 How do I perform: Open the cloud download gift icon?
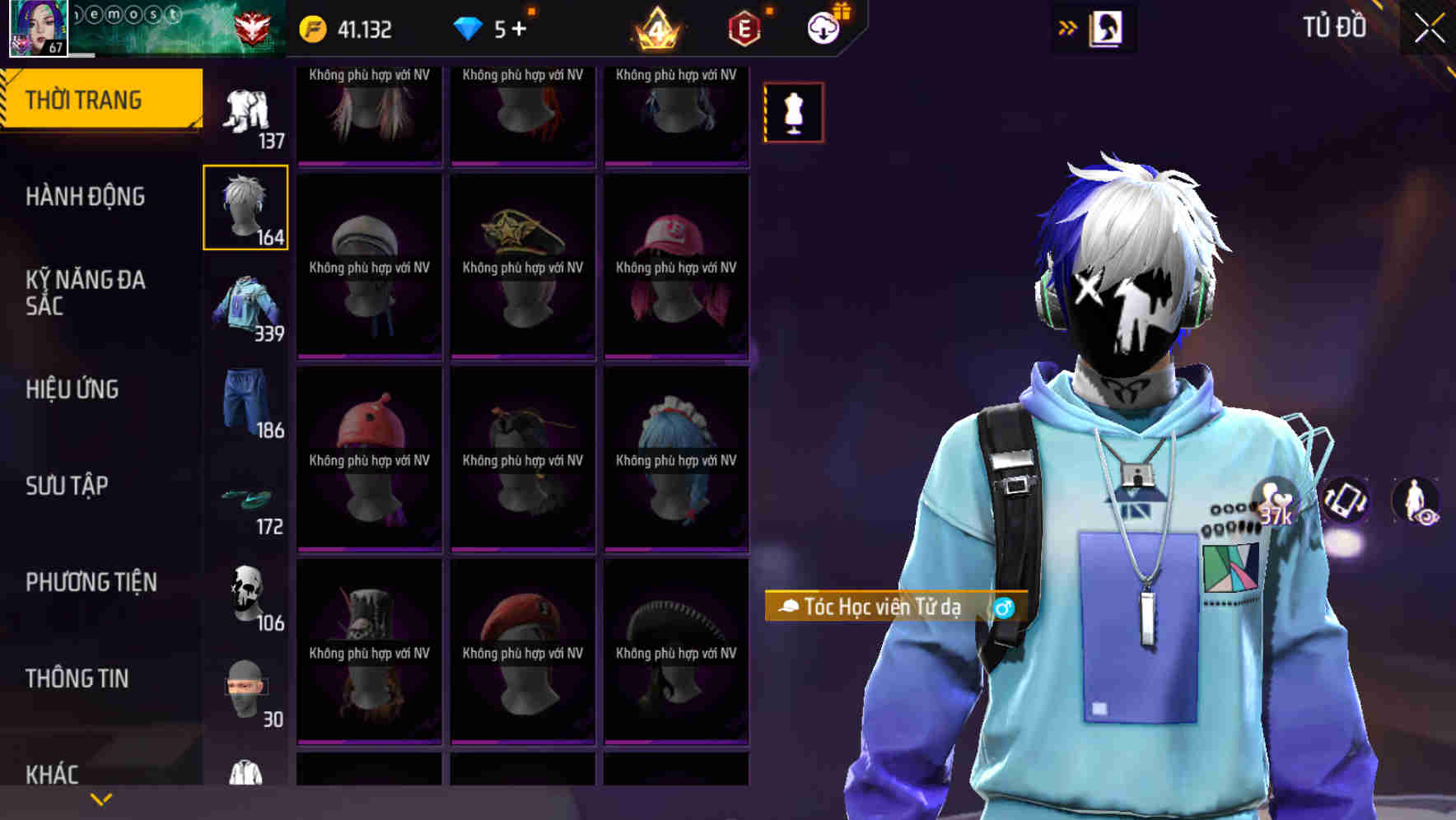click(824, 27)
